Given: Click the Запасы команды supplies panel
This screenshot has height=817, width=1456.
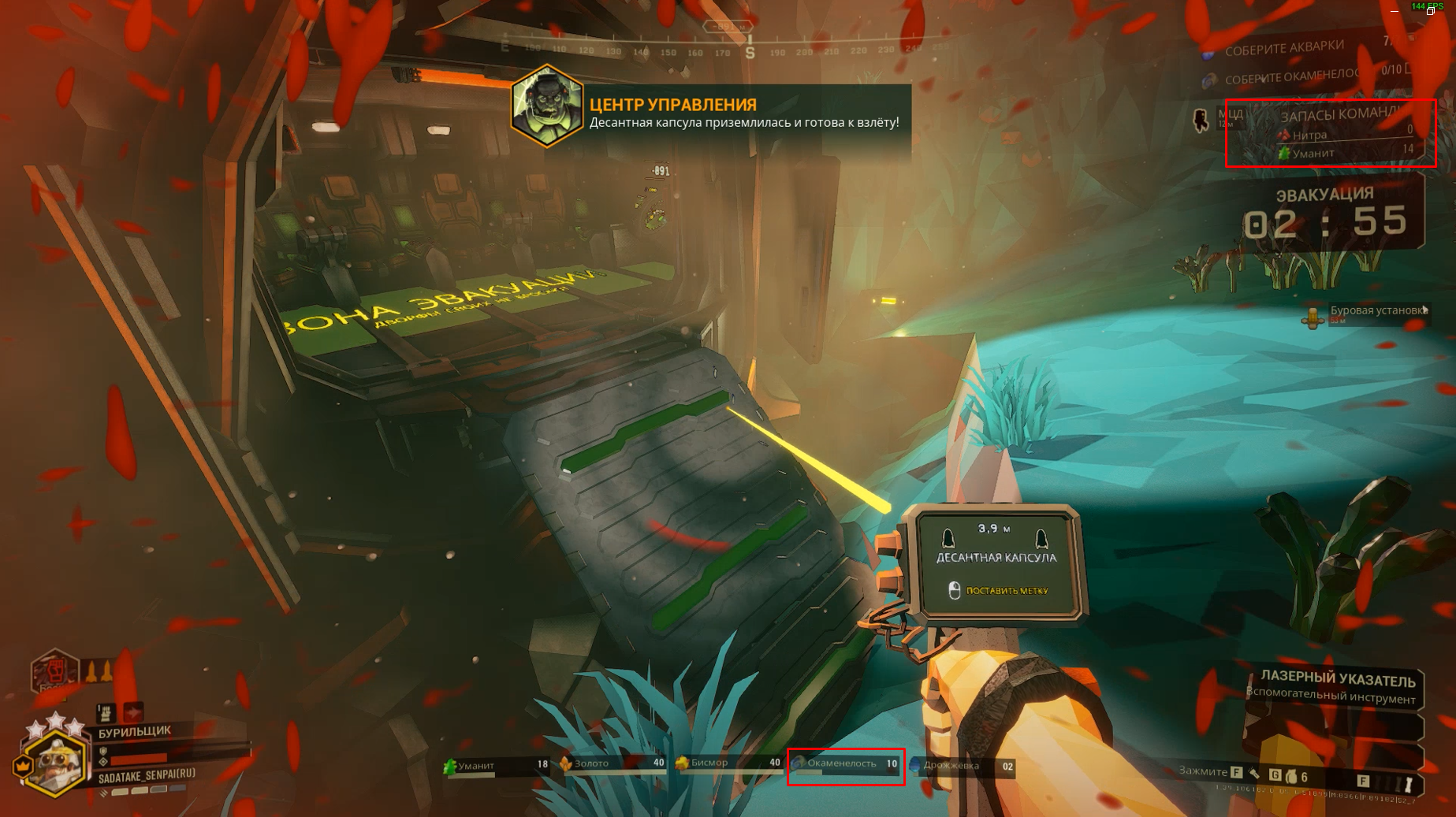Looking at the screenshot, I should (1331, 133).
